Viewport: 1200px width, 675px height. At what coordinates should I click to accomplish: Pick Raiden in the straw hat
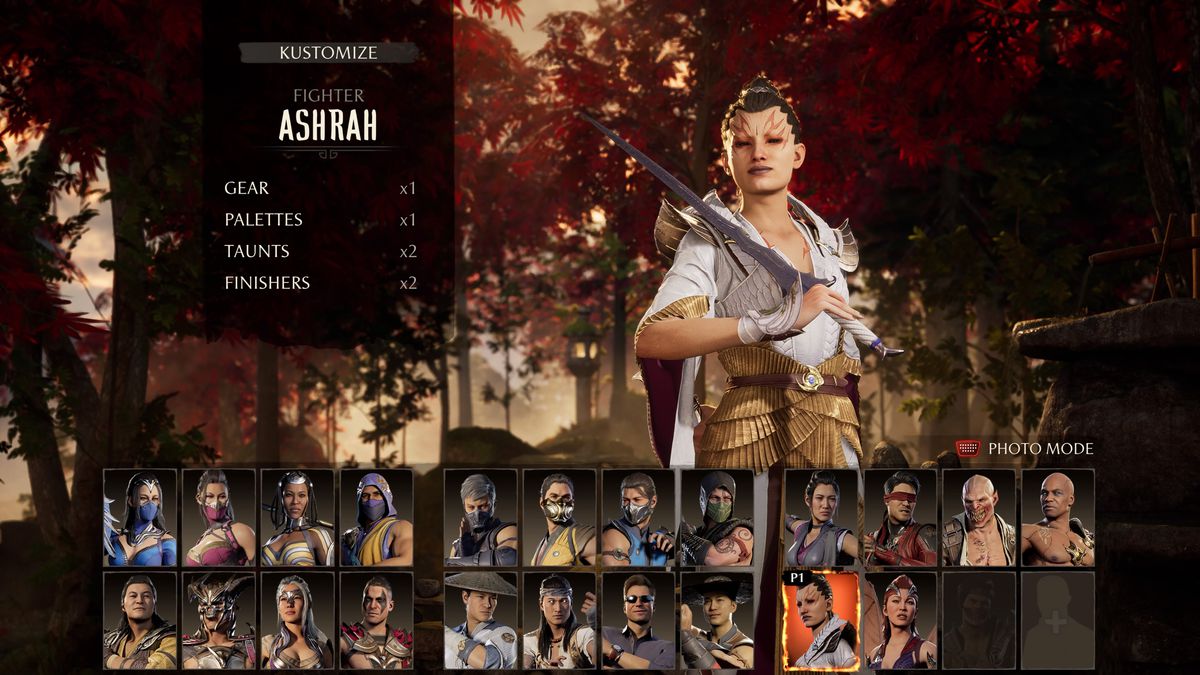[x=480, y=620]
